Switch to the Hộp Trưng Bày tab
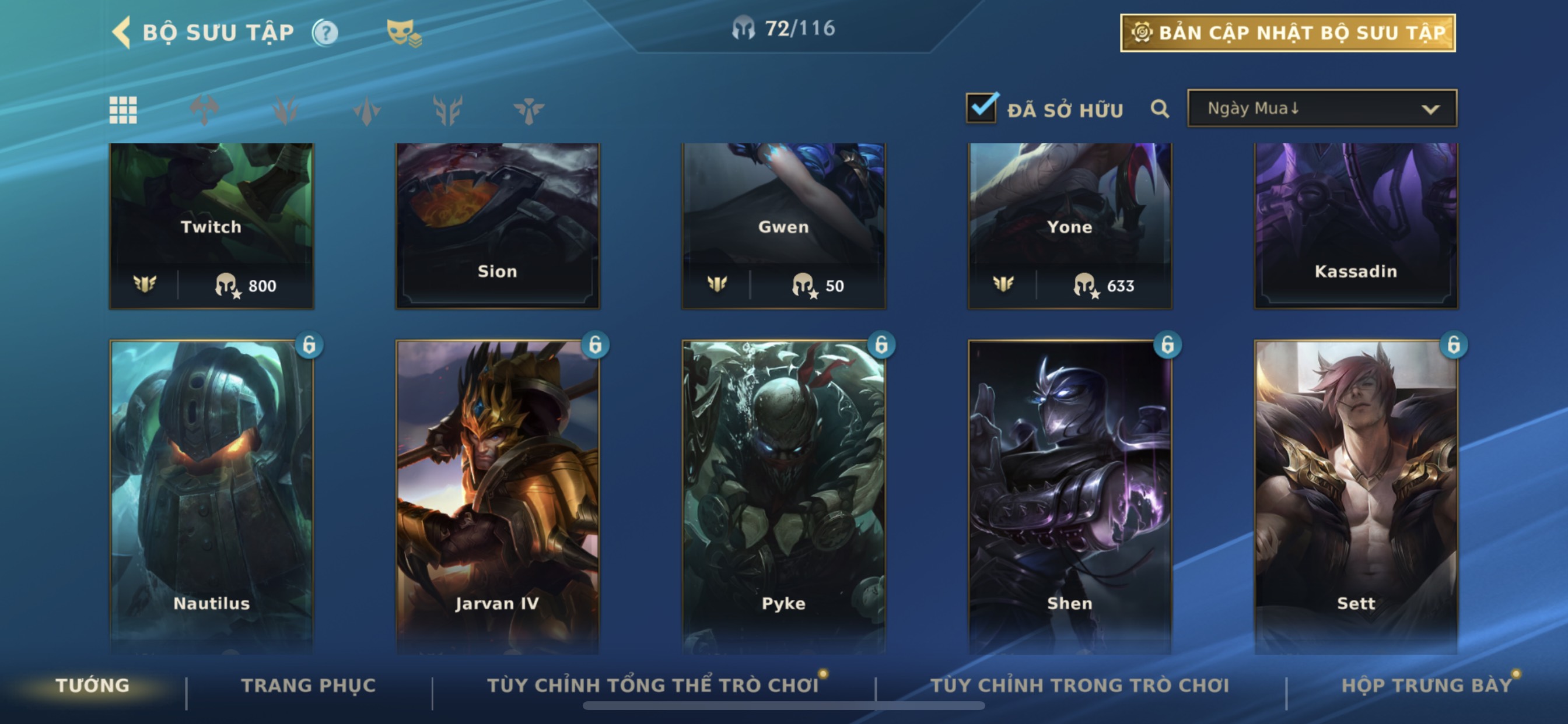Screen dimensions: 1568x724 tap(1426, 686)
